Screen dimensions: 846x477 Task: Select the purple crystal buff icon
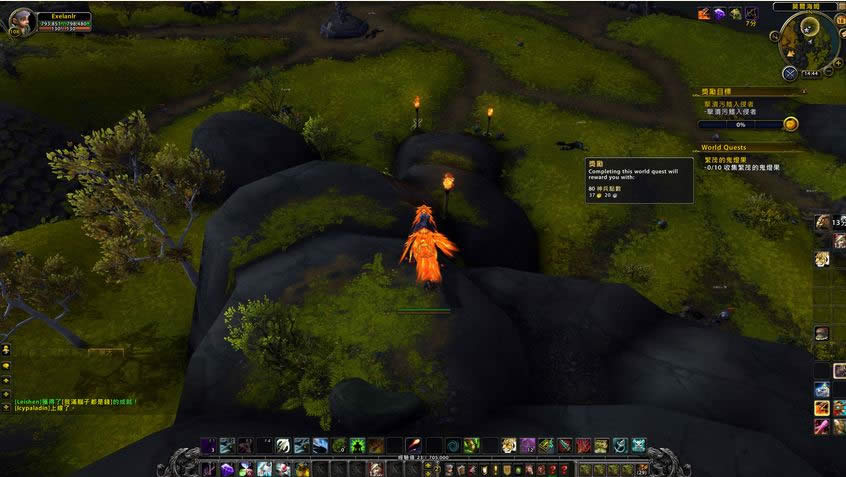(718, 13)
